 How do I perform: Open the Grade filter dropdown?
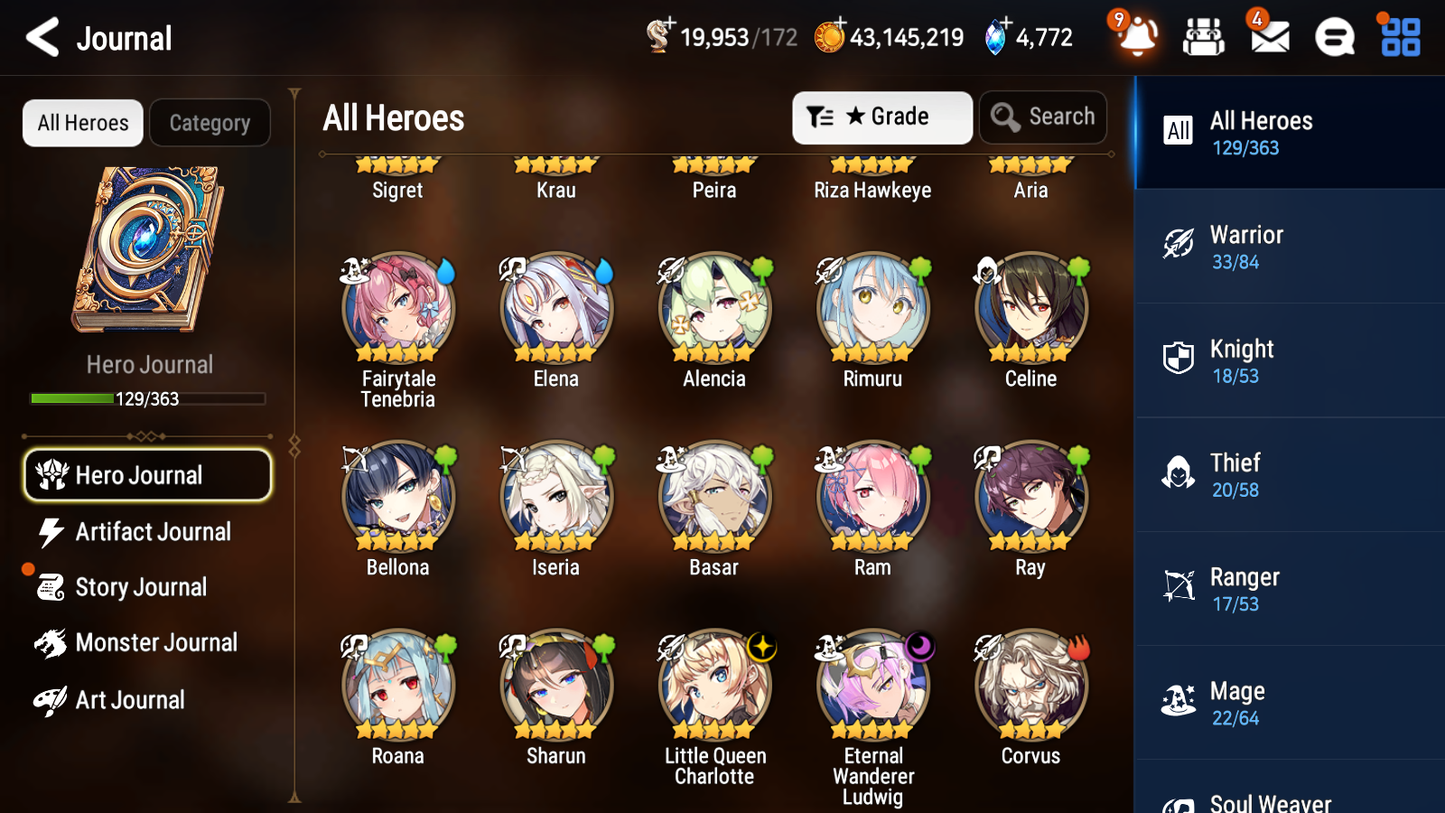[882, 117]
